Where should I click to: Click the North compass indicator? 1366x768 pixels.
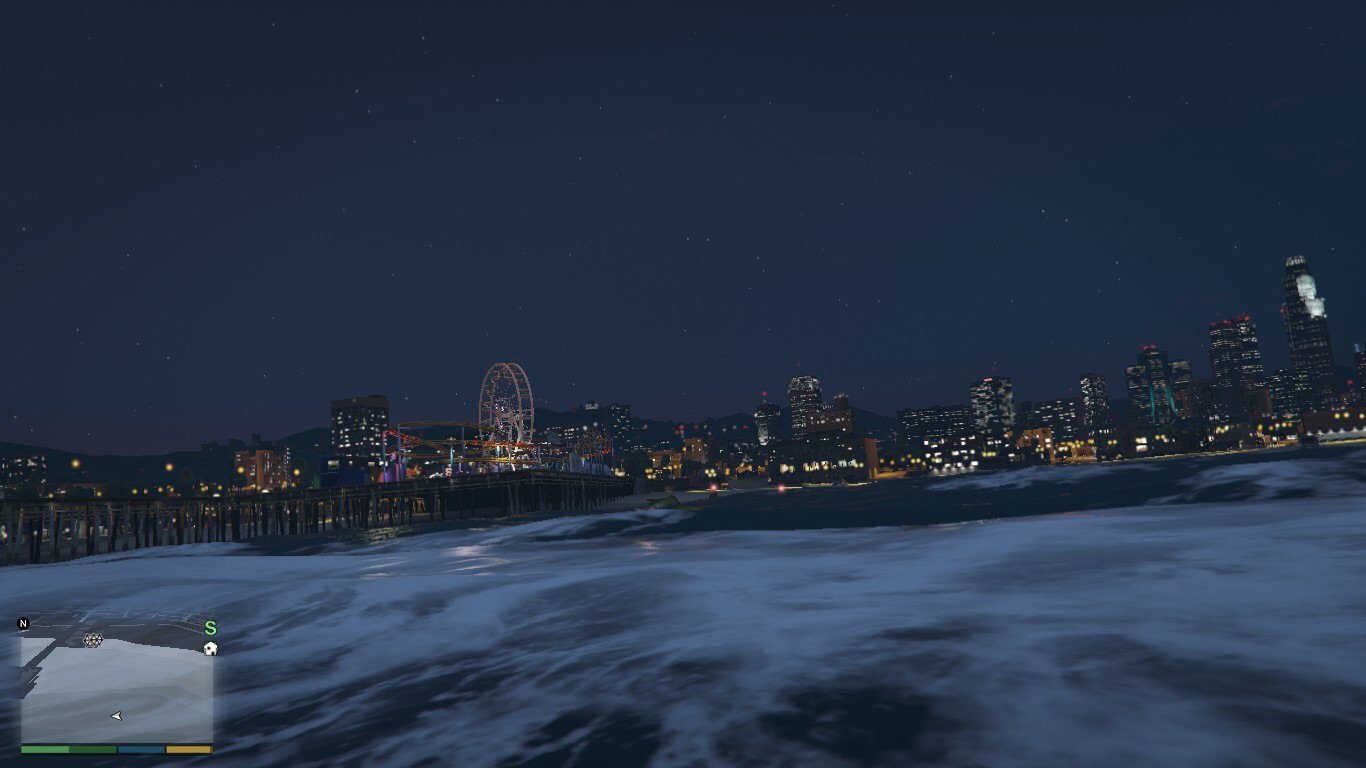click(23, 624)
